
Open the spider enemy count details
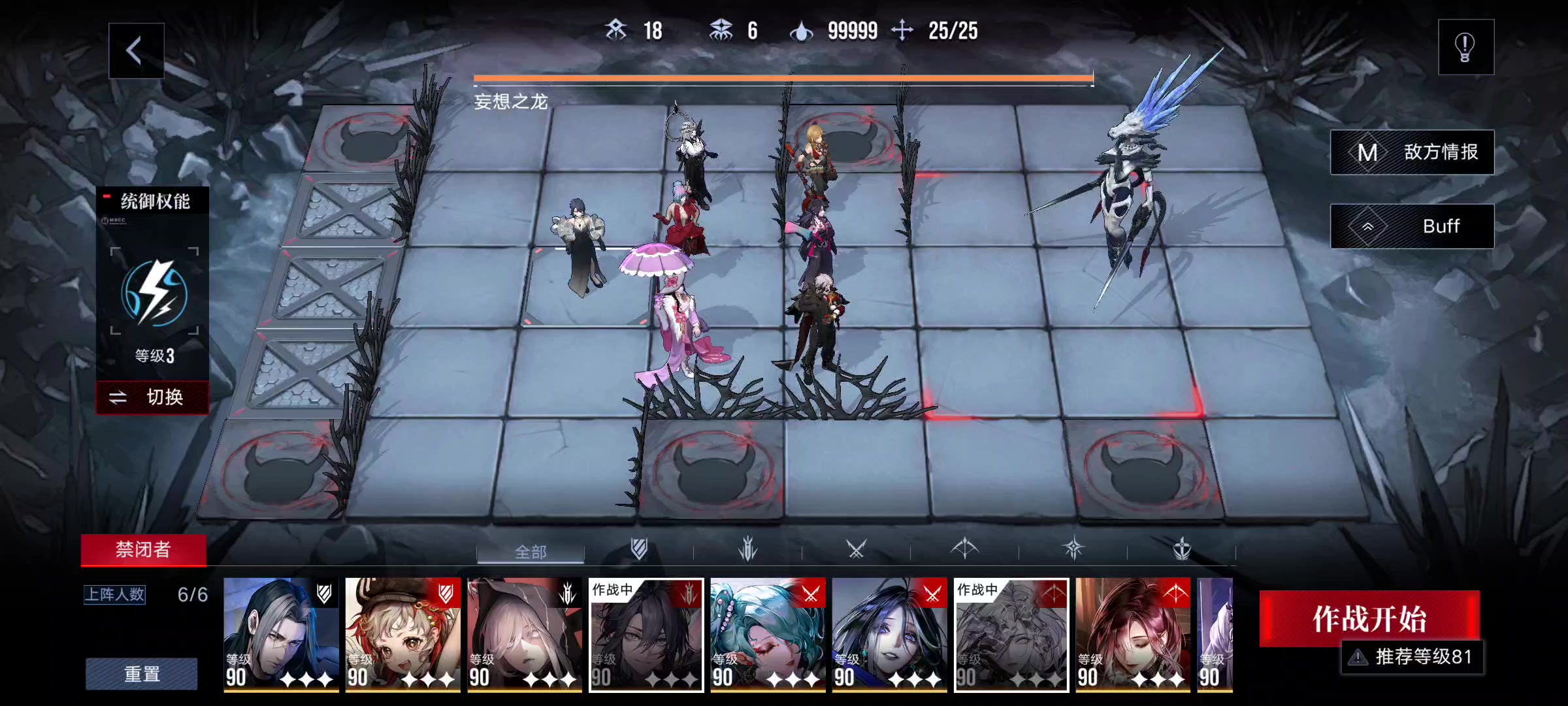tap(723, 29)
